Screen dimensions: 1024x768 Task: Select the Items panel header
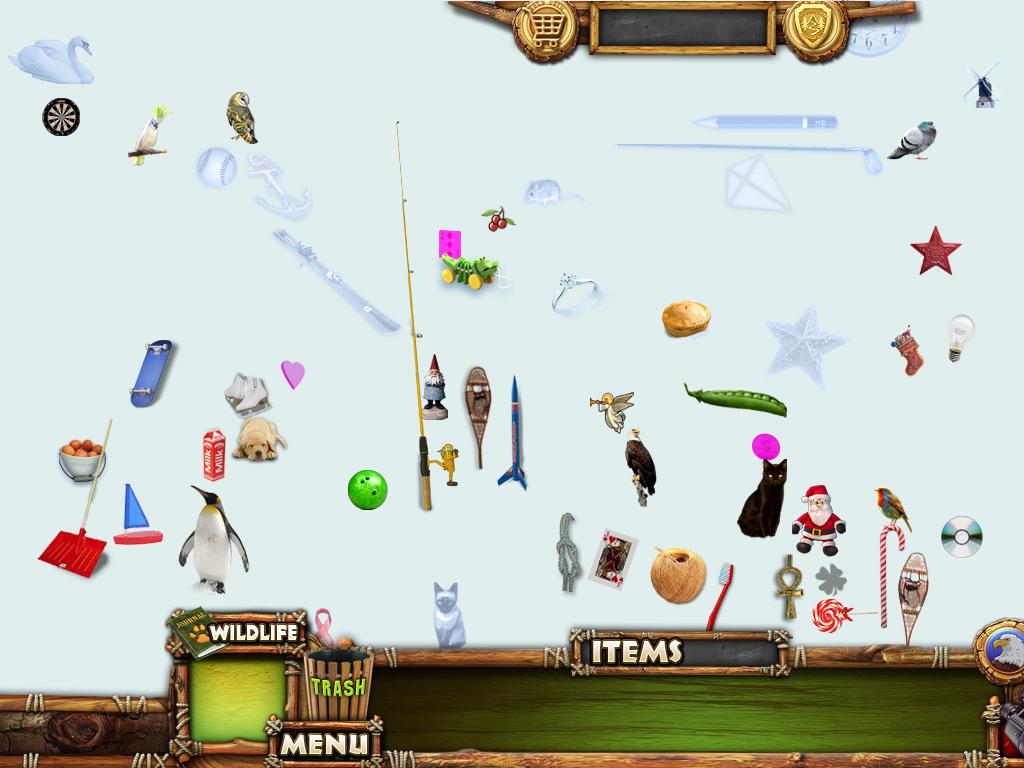coord(636,652)
